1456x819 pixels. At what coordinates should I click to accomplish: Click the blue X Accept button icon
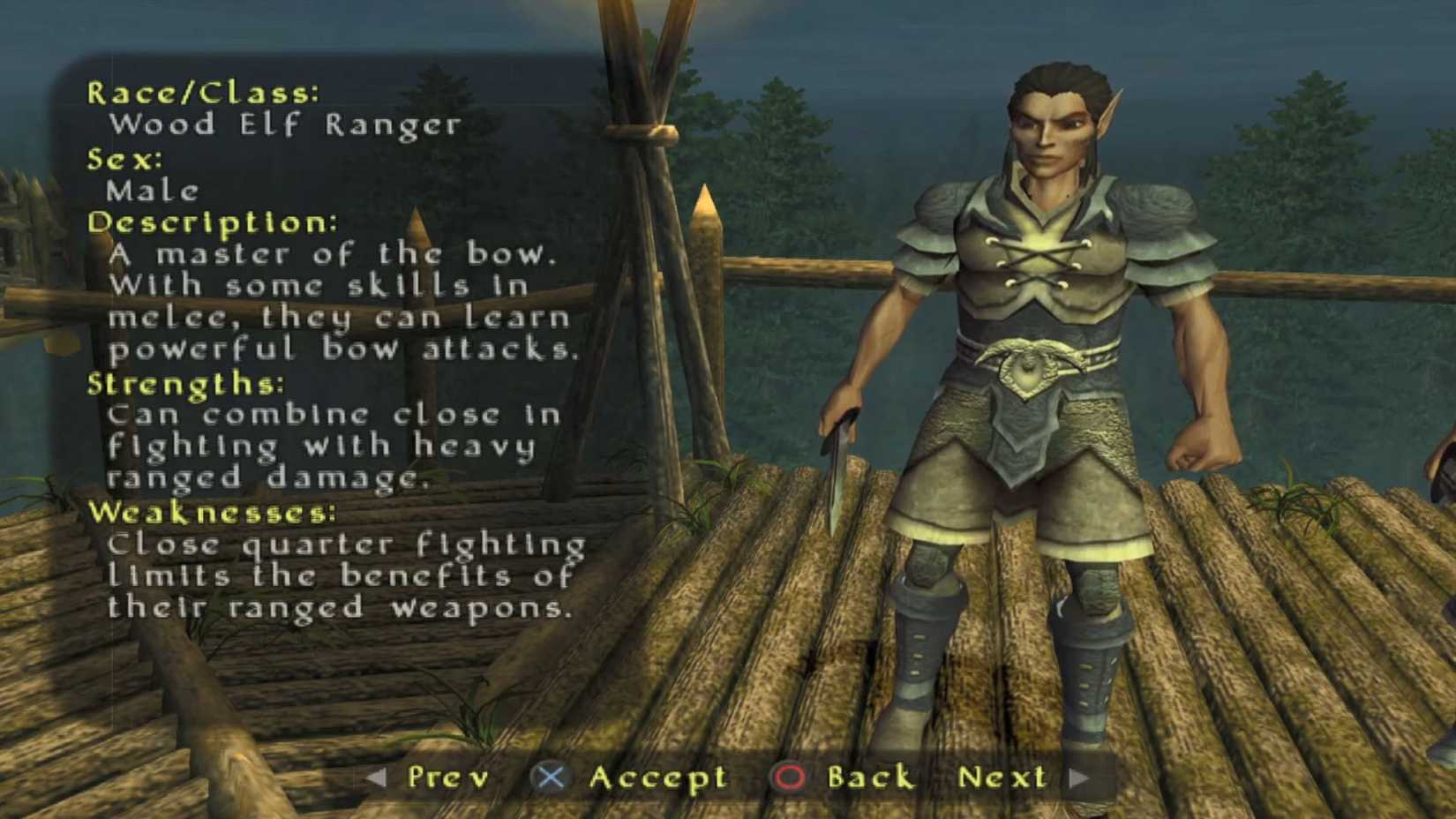coord(552,778)
